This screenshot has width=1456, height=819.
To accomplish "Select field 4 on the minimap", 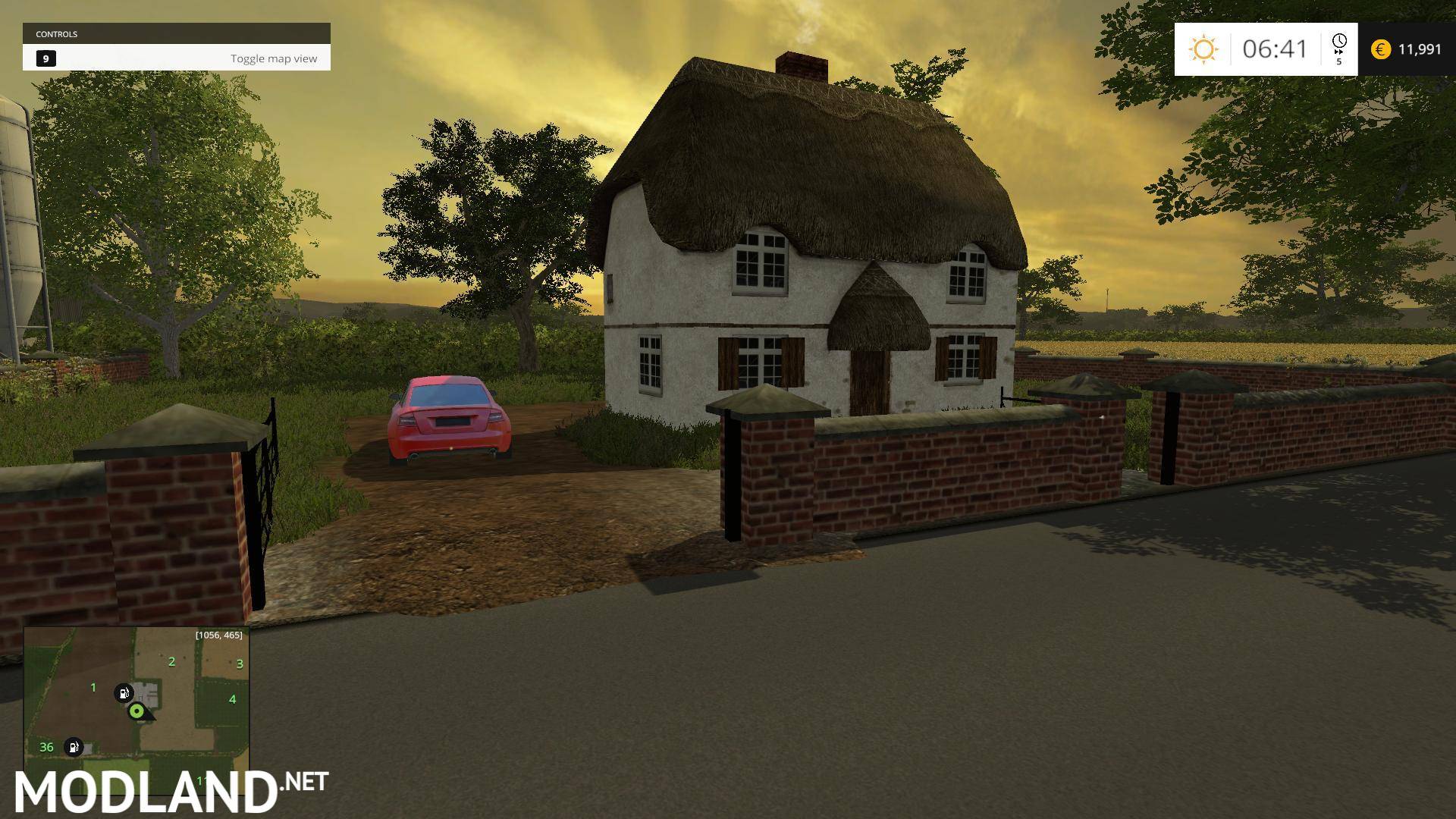I will (231, 698).
